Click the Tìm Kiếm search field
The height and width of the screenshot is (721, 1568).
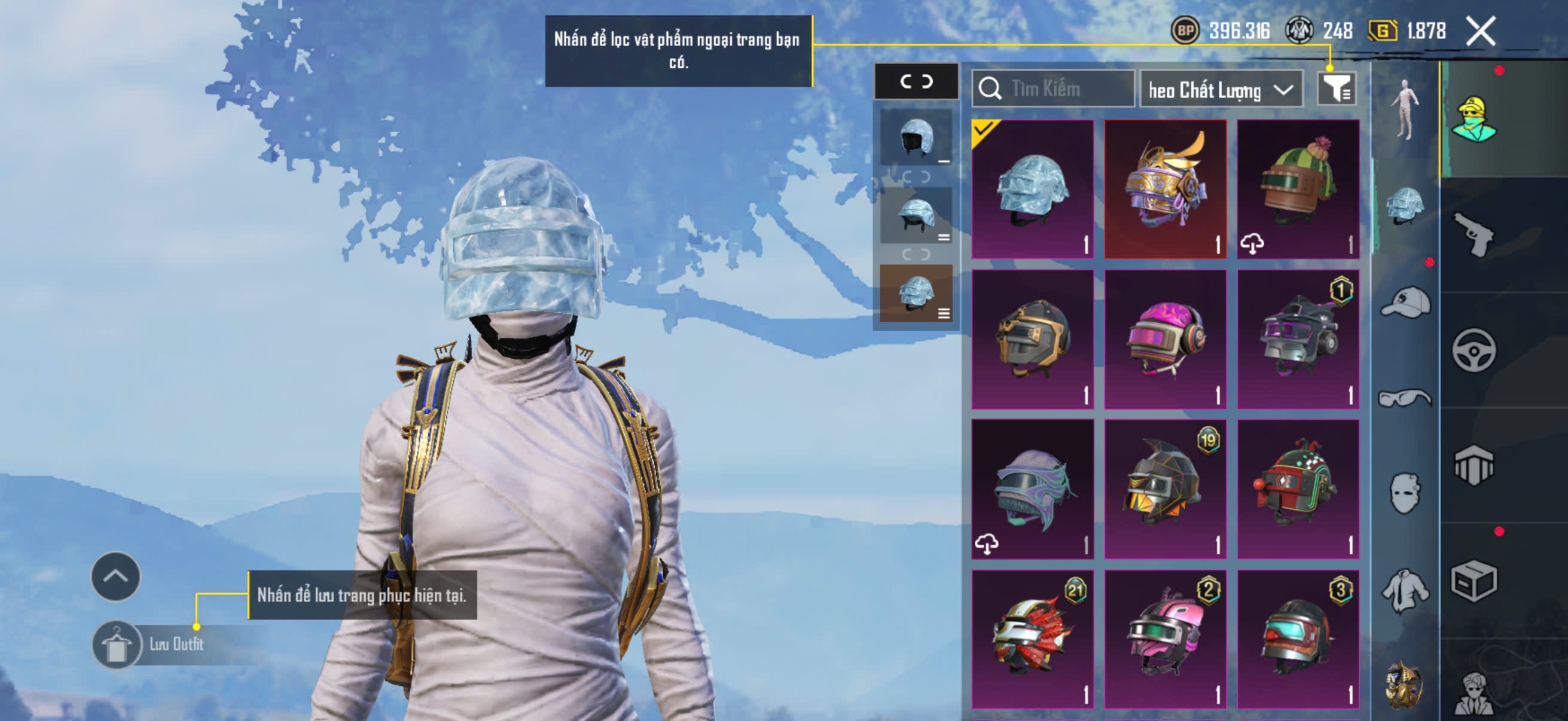pos(1053,89)
